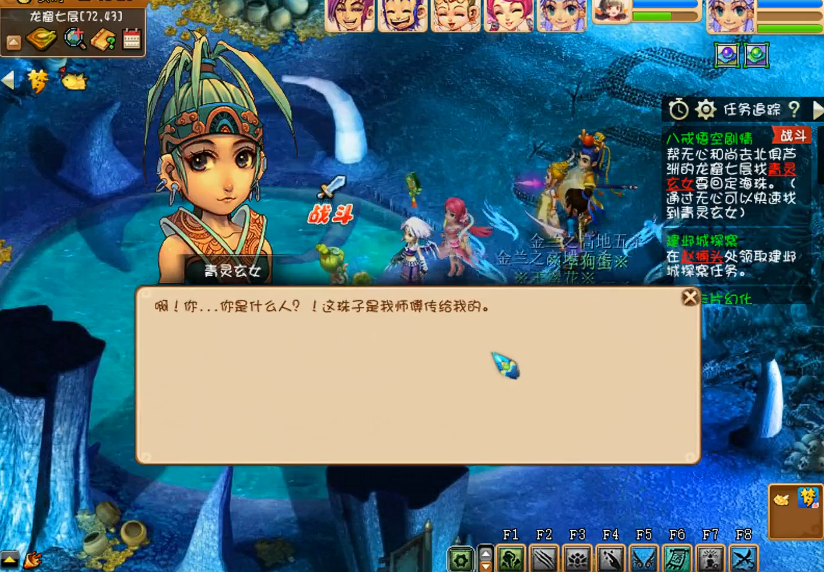The height and width of the screenshot is (572, 824).
Task: Use the F8 crossed blades skill
Action: pyautogui.click(x=743, y=558)
